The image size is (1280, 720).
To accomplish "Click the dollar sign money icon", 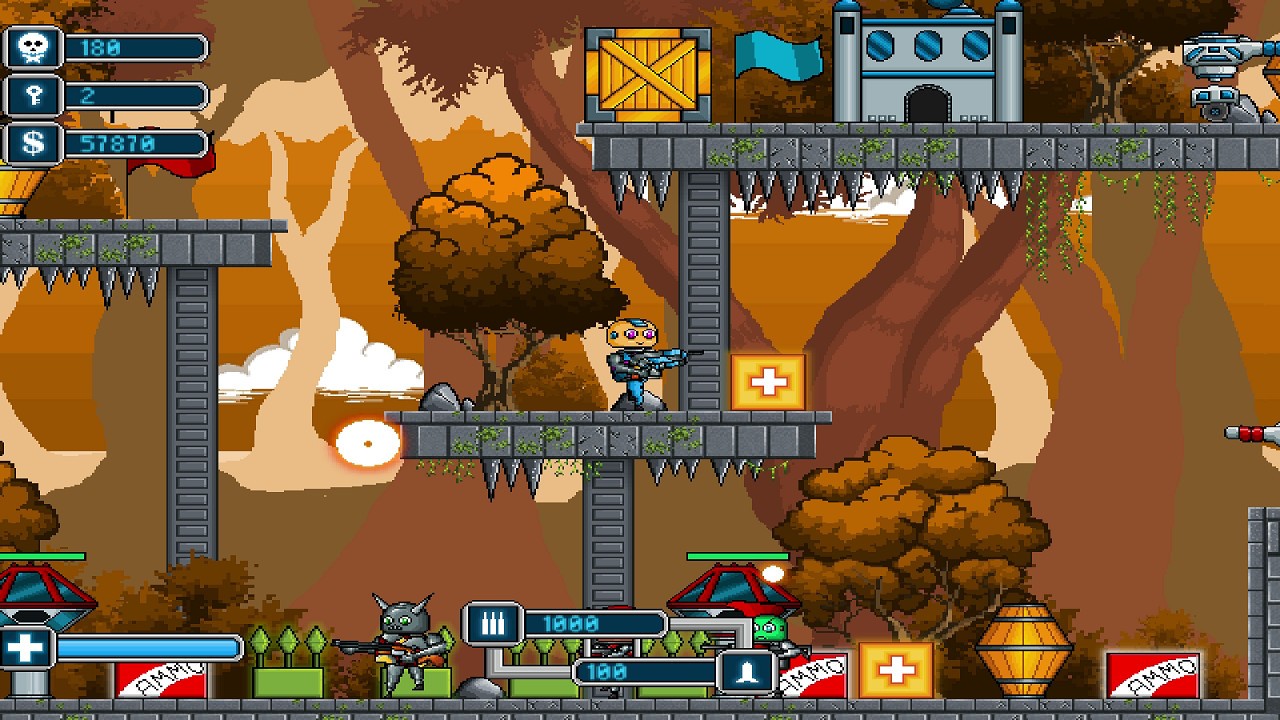I will click(x=33, y=143).
